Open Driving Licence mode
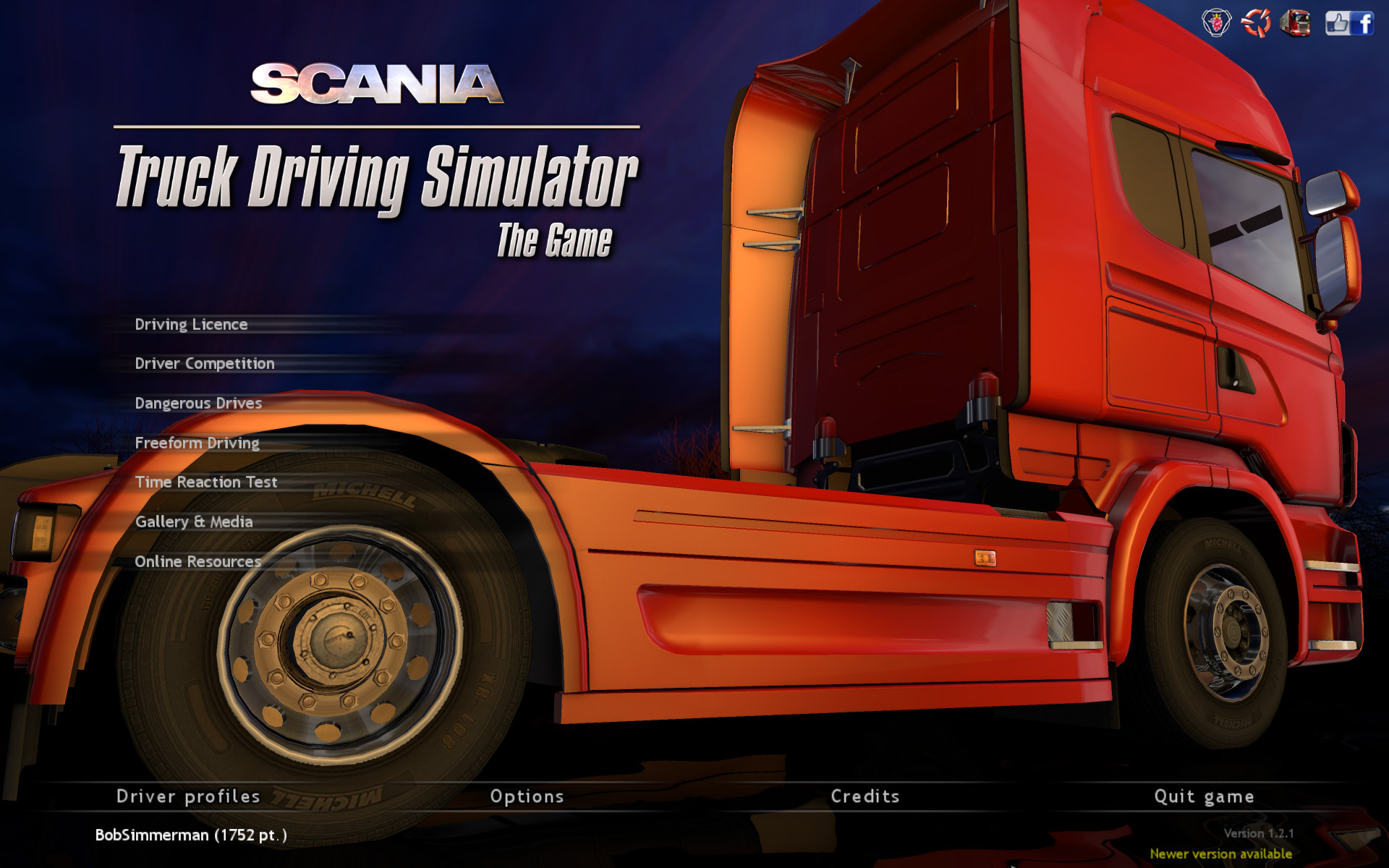 [x=192, y=324]
